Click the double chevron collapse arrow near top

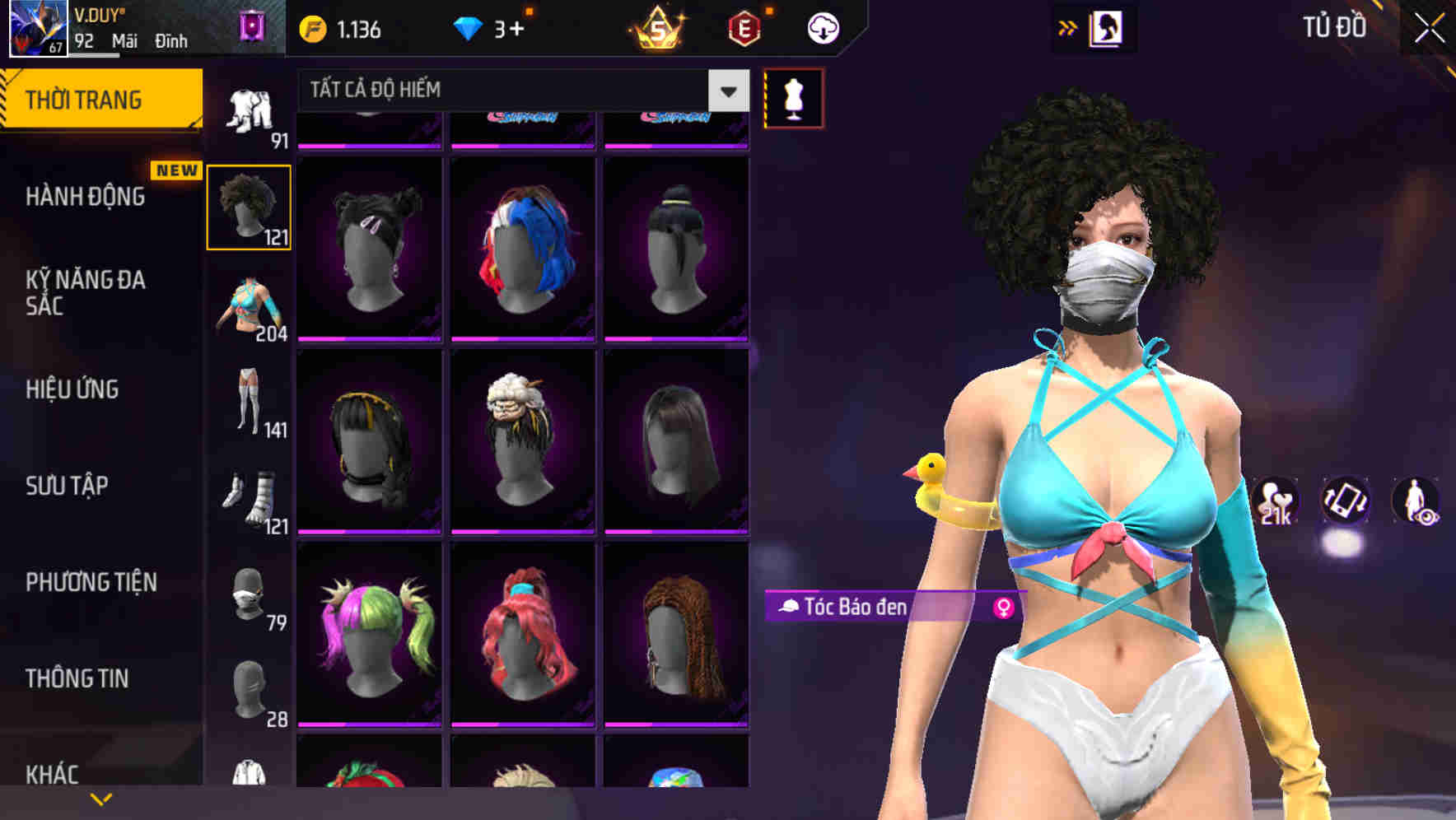[1067, 27]
